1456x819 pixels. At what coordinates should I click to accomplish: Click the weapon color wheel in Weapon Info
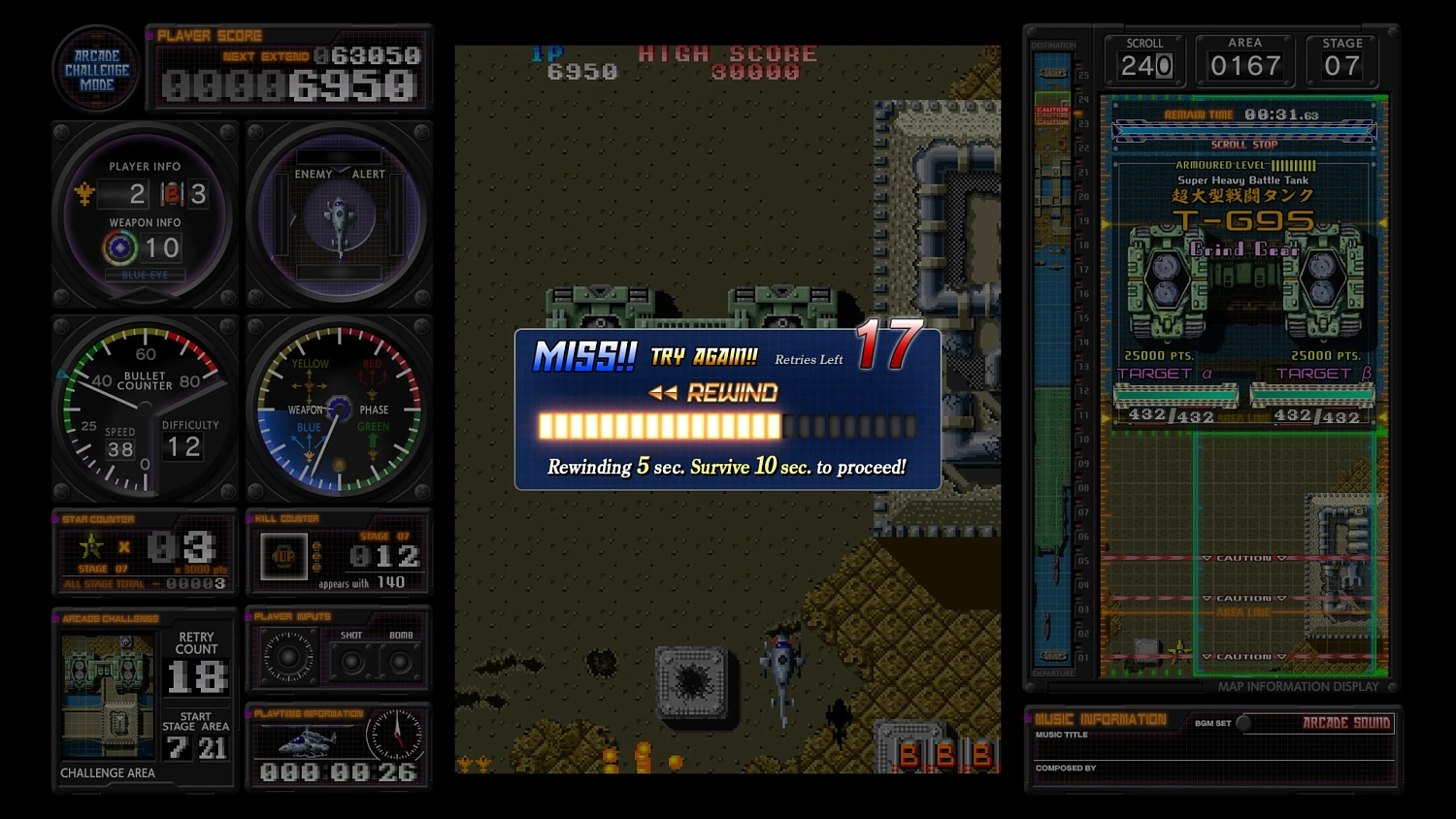[119, 246]
